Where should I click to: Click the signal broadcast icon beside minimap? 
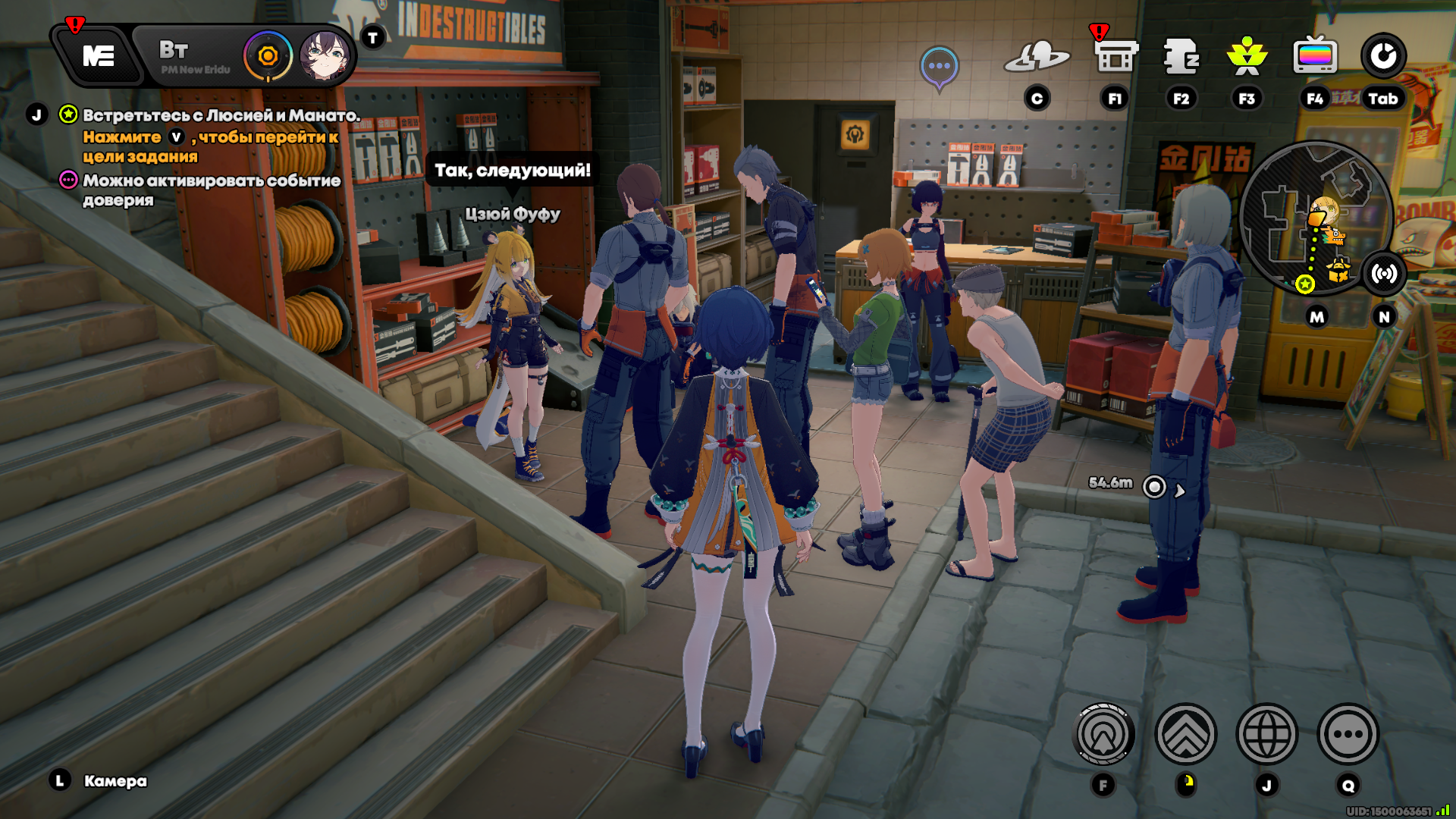tap(1384, 274)
